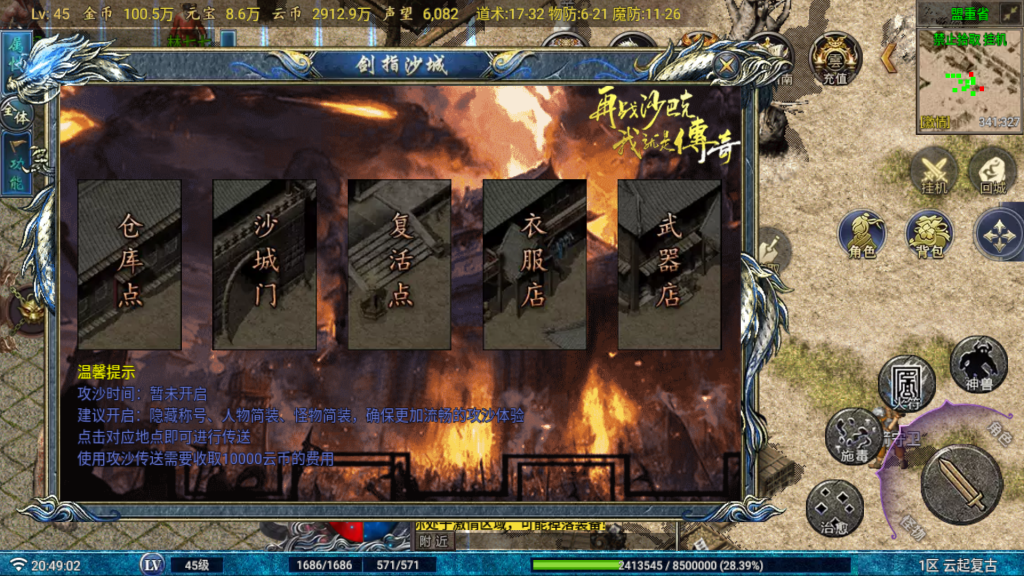Collapse the top icon row arrow
The width and height of the screenshot is (1024, 576).
(x=887, y=58)
